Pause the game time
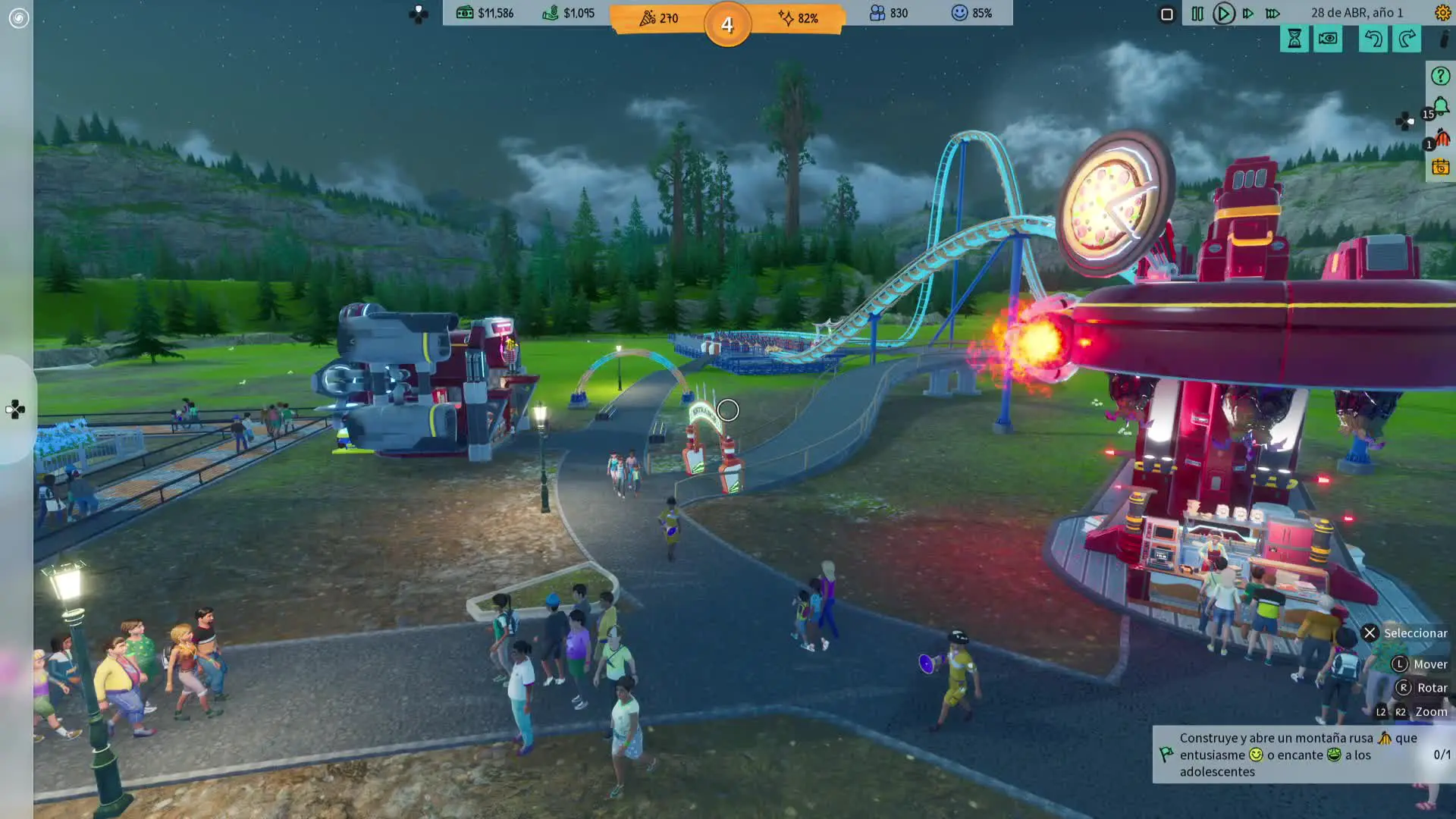The image size is (1456, 819). 1197,14
